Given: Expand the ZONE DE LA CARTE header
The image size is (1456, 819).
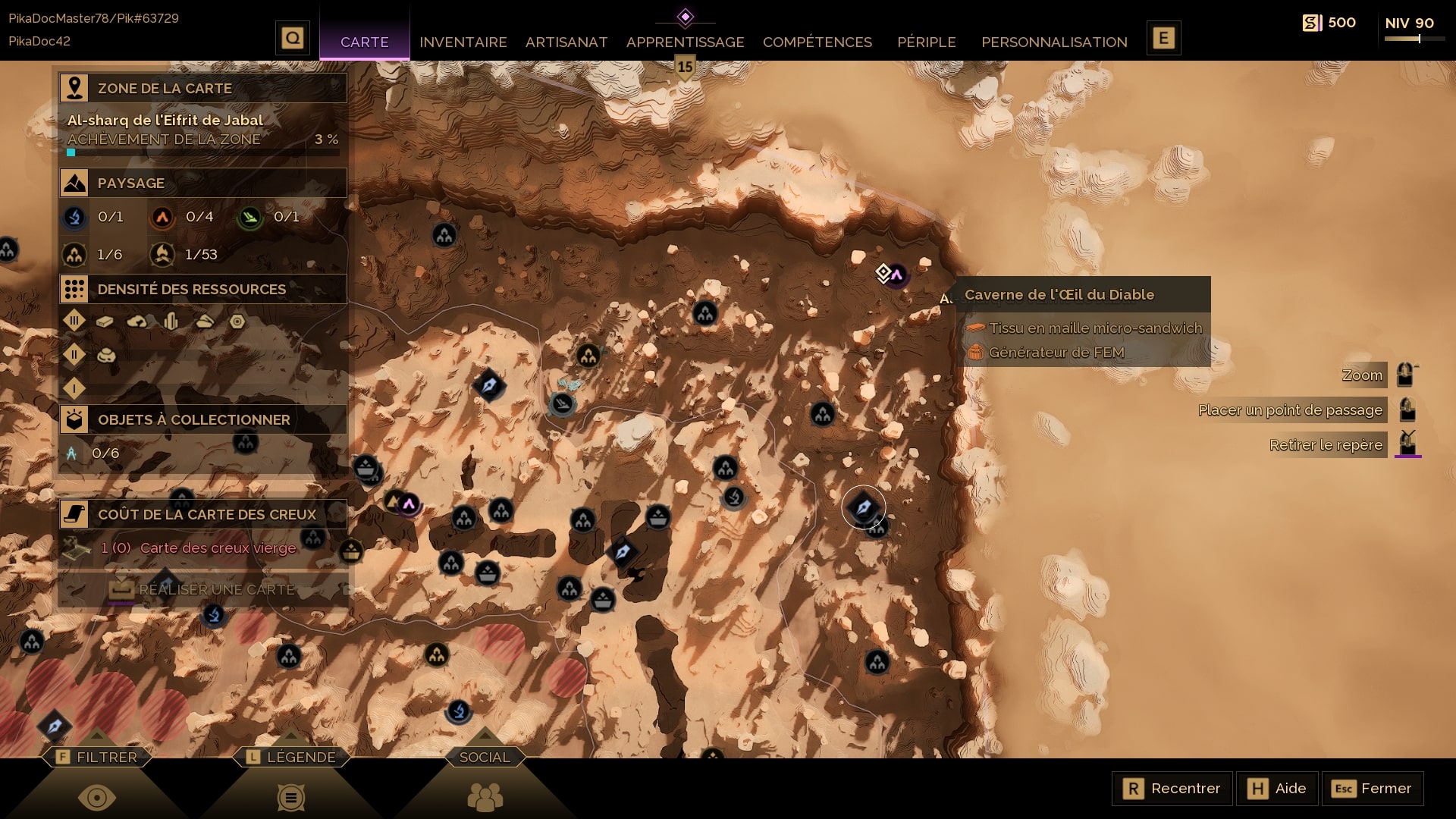Looking at the screenshot, I should tap(202, 88).
